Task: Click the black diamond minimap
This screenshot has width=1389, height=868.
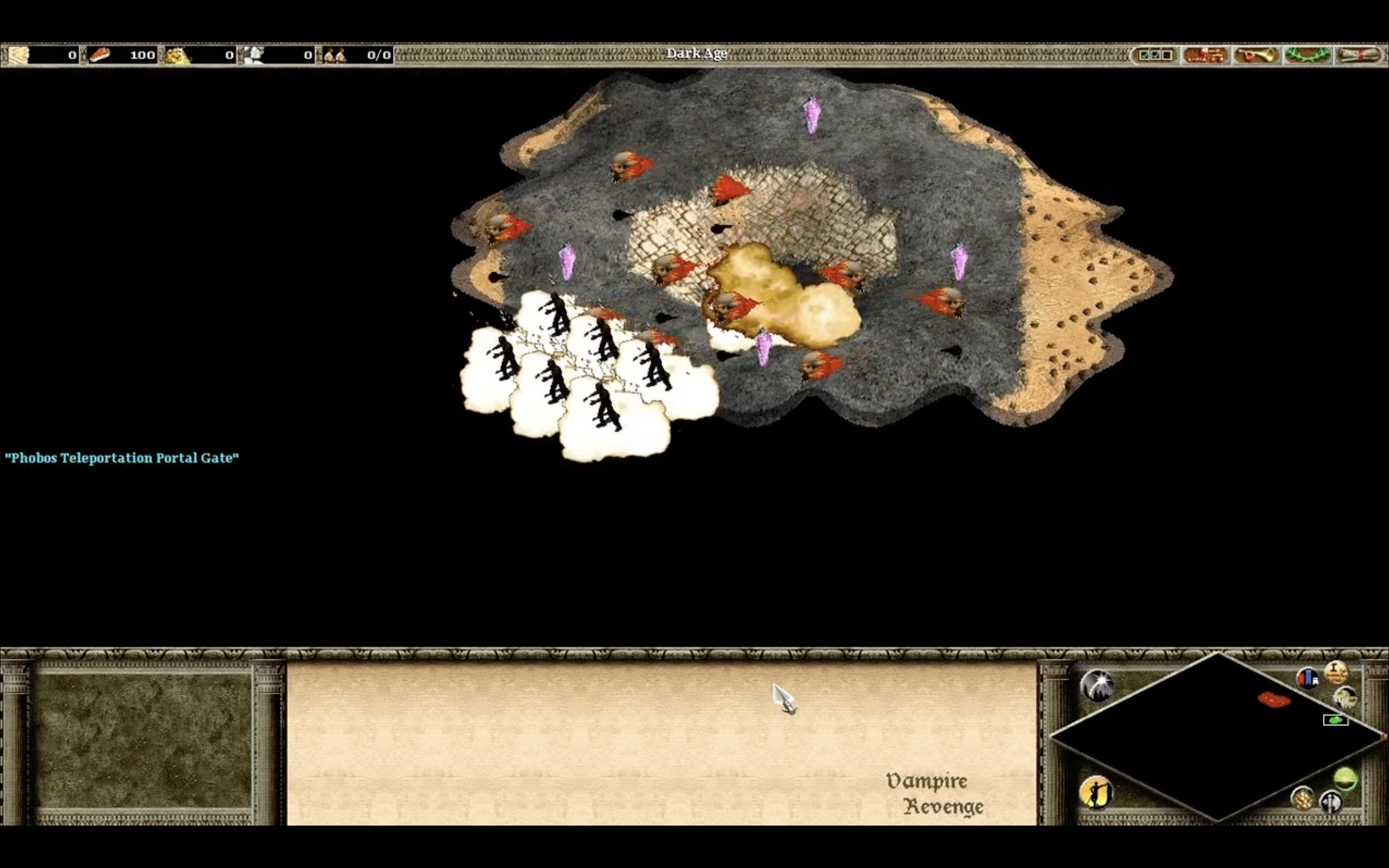Action: [1217, 737]
